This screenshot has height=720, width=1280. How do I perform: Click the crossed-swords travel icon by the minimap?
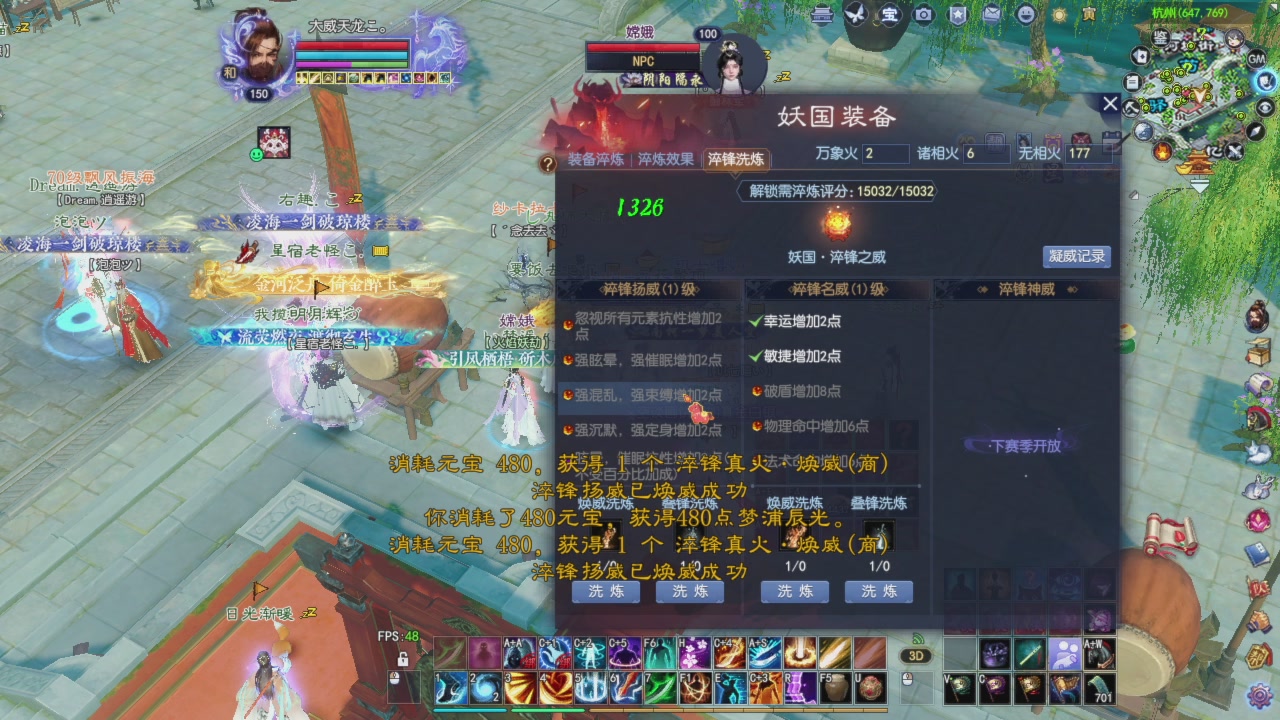[x=1234, y=151]
